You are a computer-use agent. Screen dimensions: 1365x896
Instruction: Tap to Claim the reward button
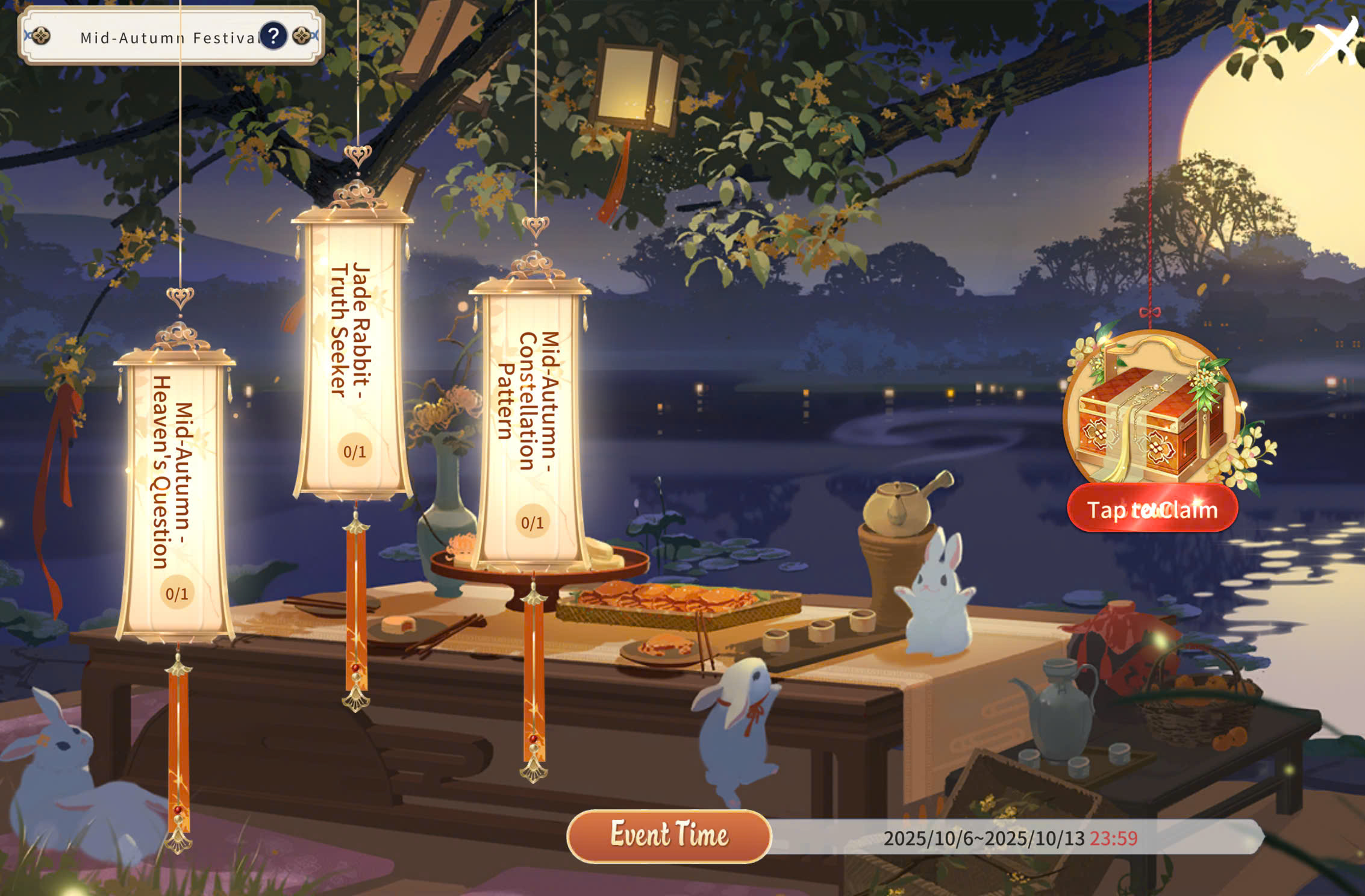(1152, 509)
